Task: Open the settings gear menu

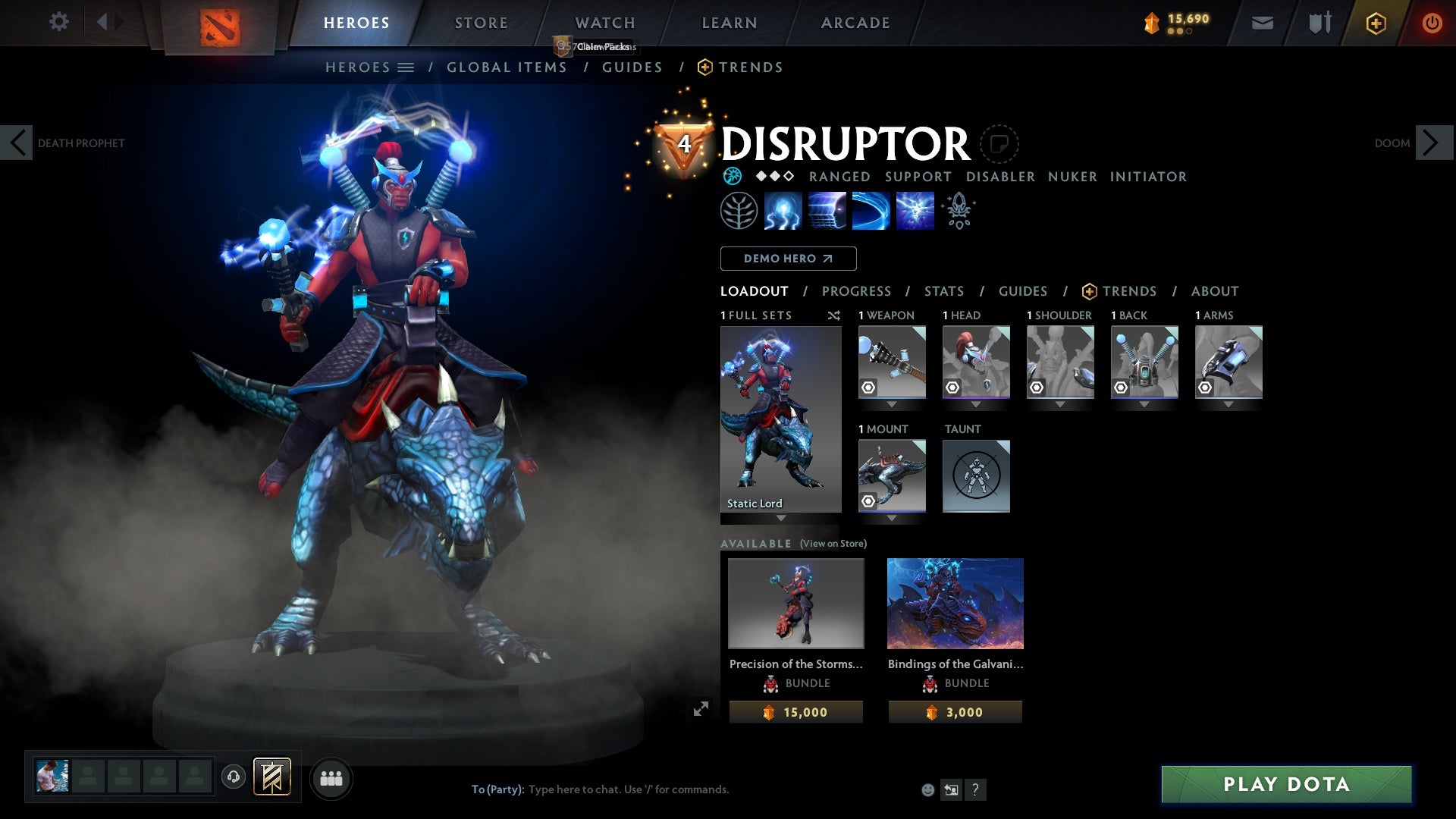Action: tap(59, 23)
